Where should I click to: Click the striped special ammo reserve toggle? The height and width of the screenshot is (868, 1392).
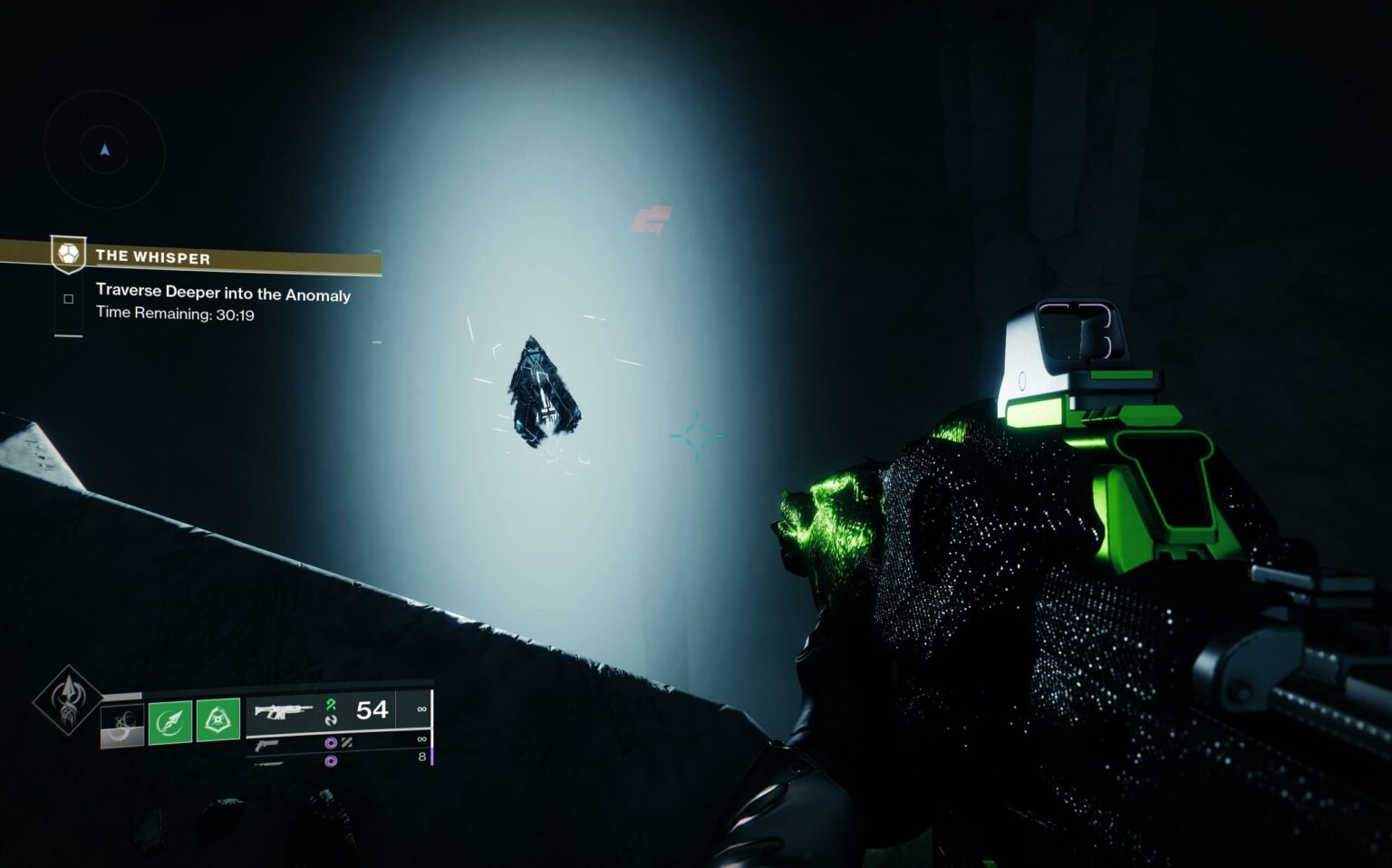(345, 743)
